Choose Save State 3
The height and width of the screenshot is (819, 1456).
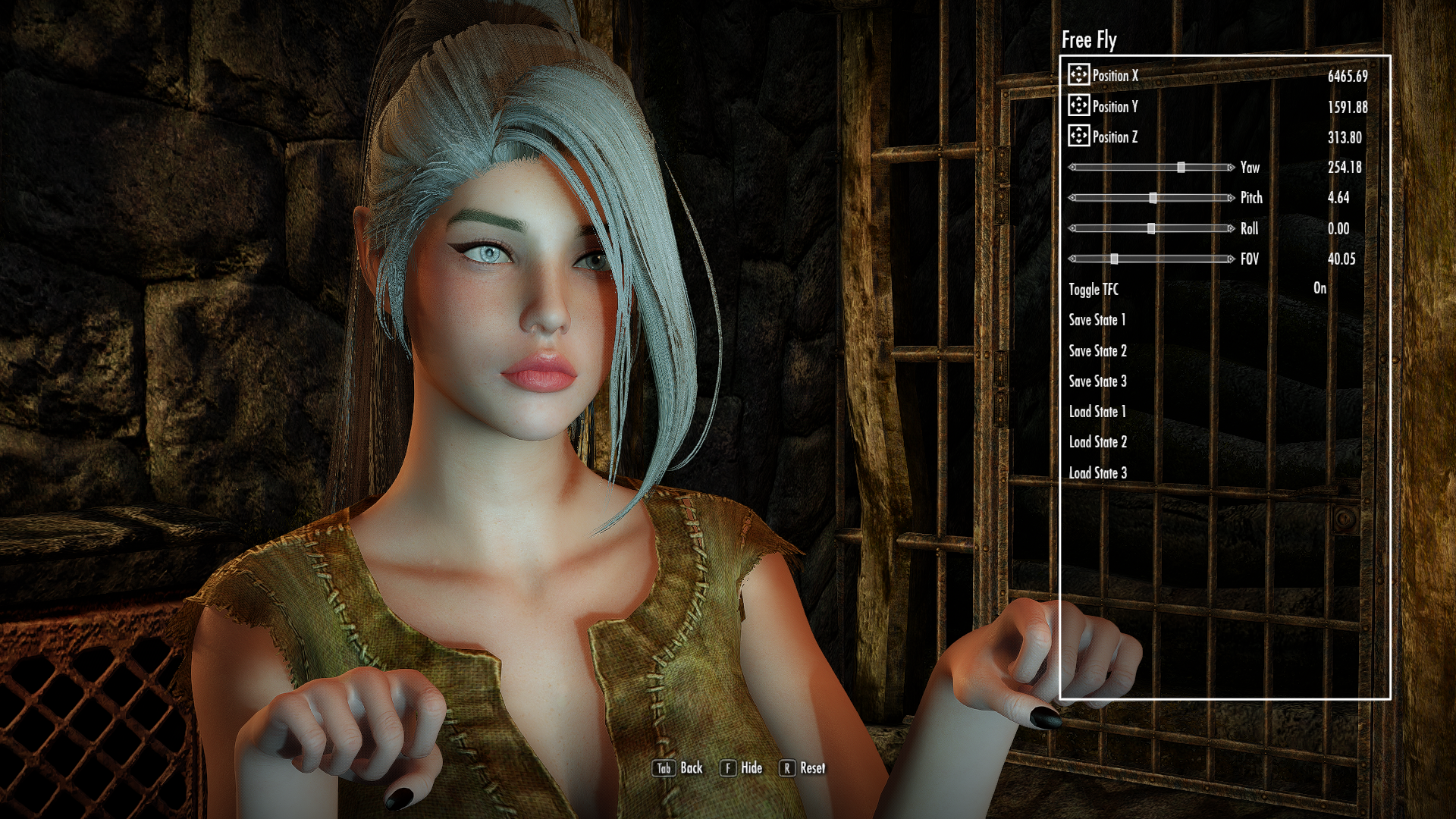[1097, 381]
